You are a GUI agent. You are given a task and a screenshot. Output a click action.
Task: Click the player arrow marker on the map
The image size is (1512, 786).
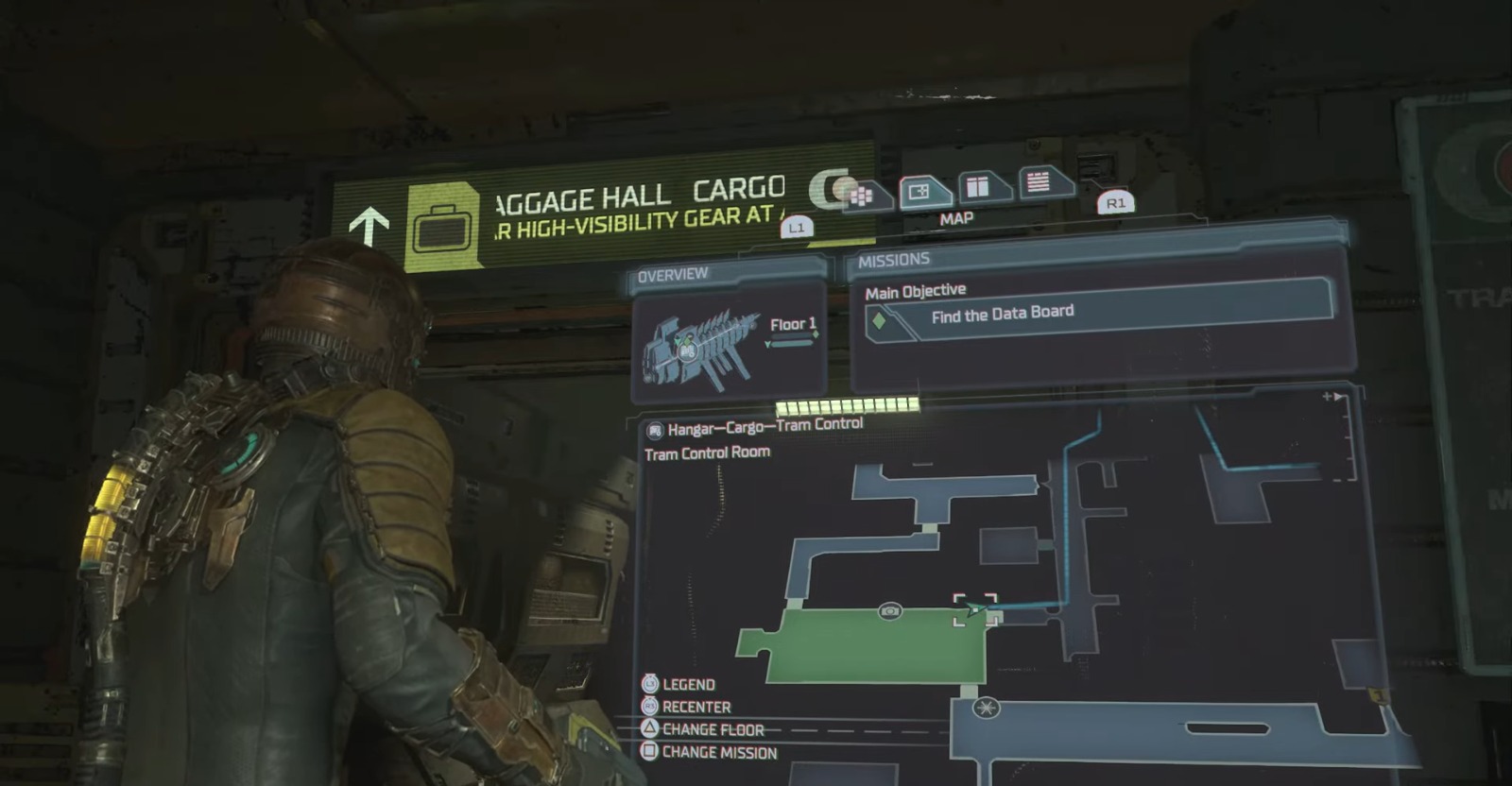click(x=973, y=610)
